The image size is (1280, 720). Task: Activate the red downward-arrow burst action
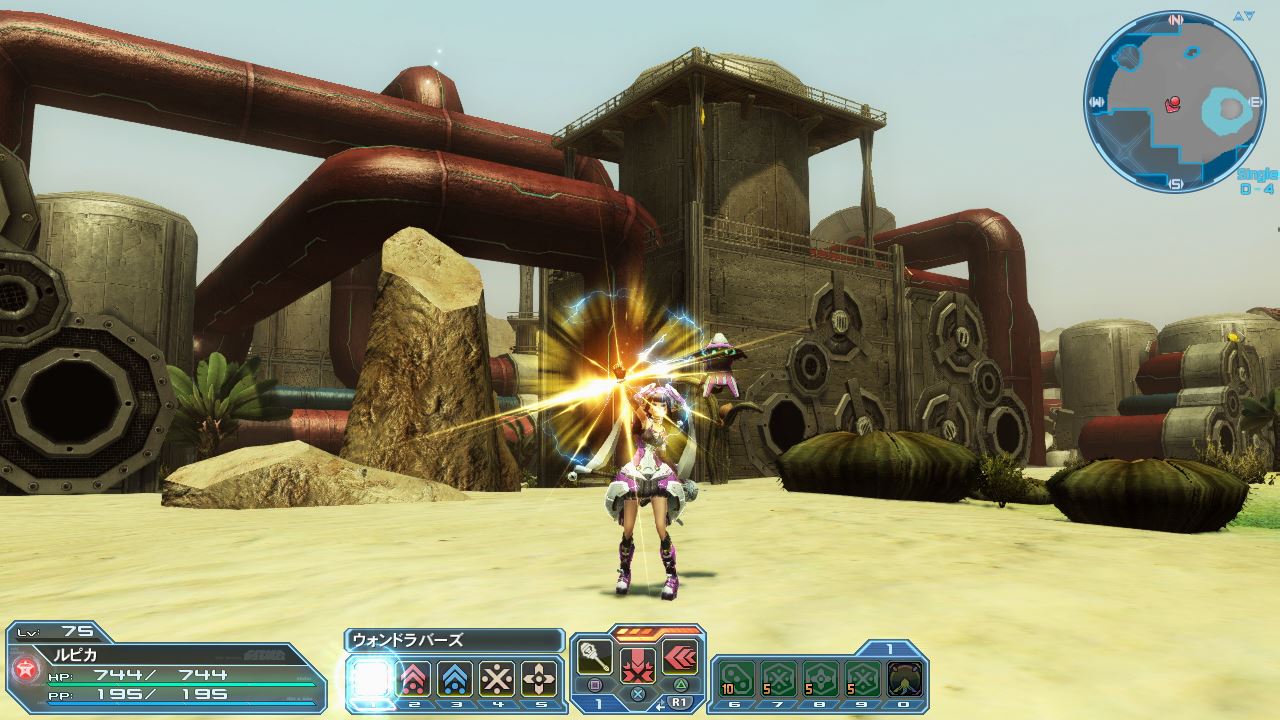click(x=638, y=665)
